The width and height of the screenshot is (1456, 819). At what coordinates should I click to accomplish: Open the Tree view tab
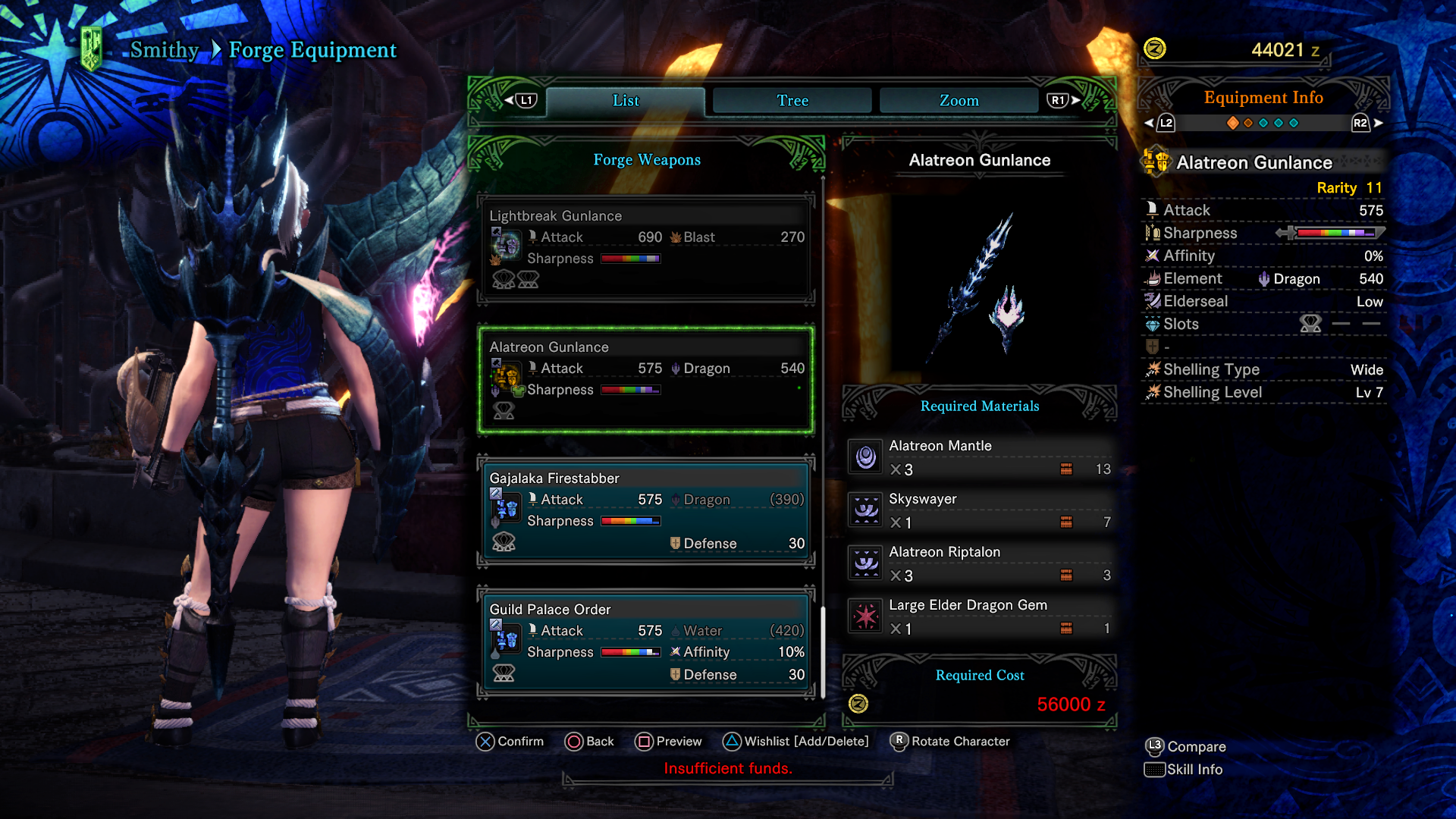pyautogui.click(x=792, y=100)
